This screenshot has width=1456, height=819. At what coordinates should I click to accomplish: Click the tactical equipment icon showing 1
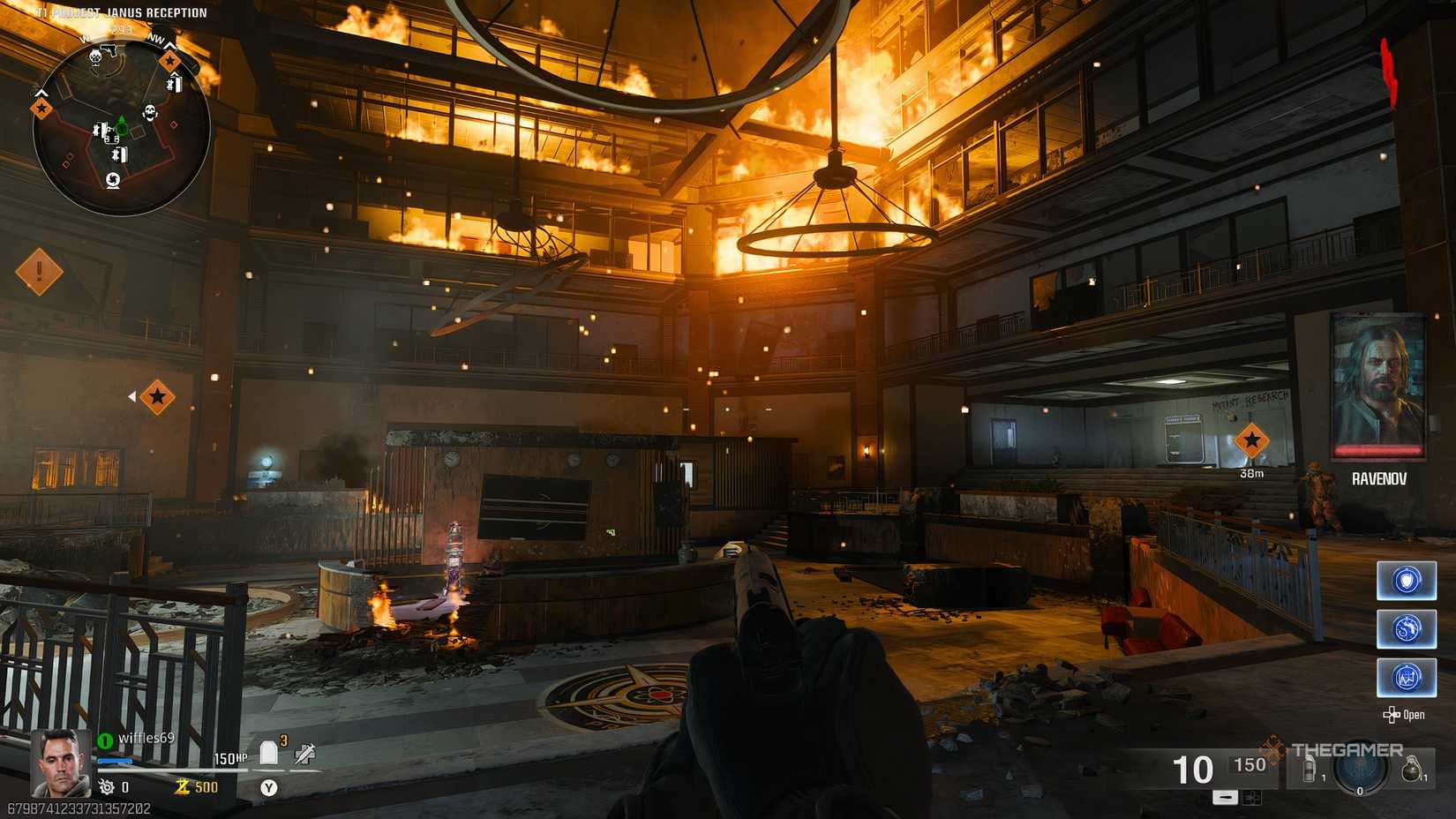click(x=1309, y=769)
